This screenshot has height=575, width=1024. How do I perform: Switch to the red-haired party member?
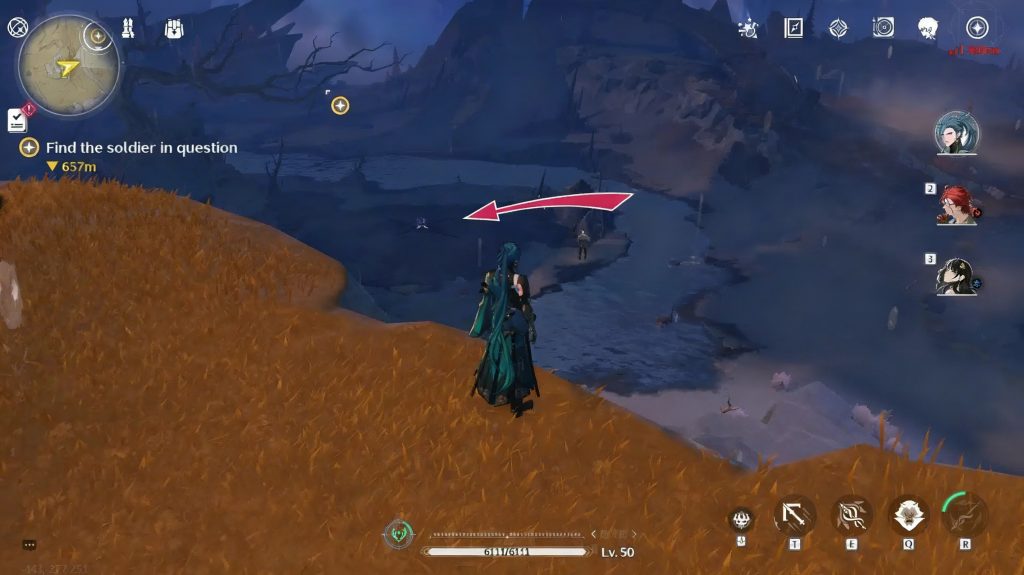point(956,205)
